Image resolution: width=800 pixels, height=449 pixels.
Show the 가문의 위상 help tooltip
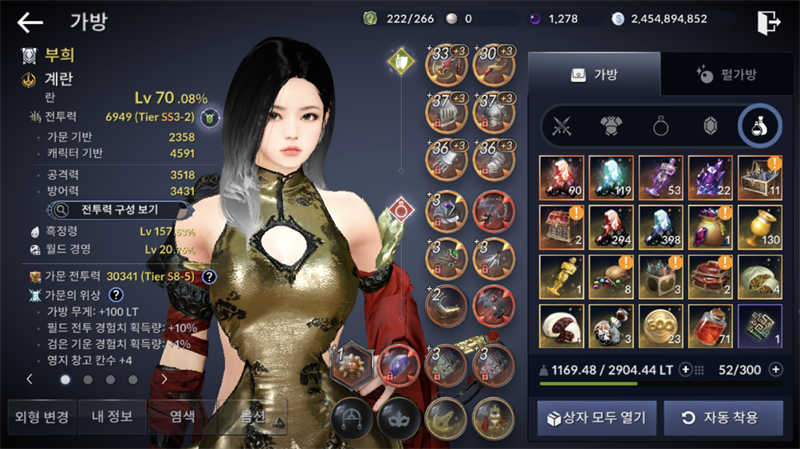[x=115, y=294]
